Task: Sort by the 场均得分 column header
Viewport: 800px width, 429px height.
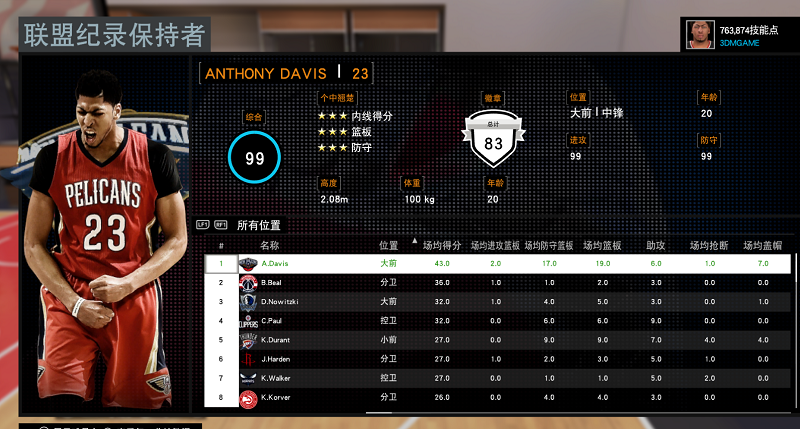Action: tap(441, 244)
